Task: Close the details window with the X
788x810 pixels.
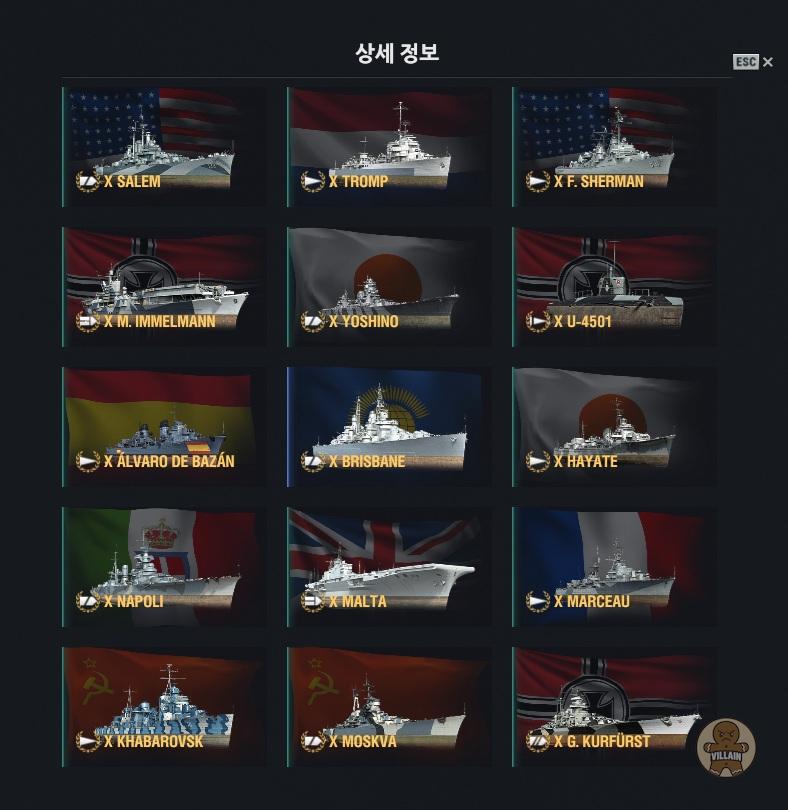Action: pyautogui.click(x=767, y=62)
